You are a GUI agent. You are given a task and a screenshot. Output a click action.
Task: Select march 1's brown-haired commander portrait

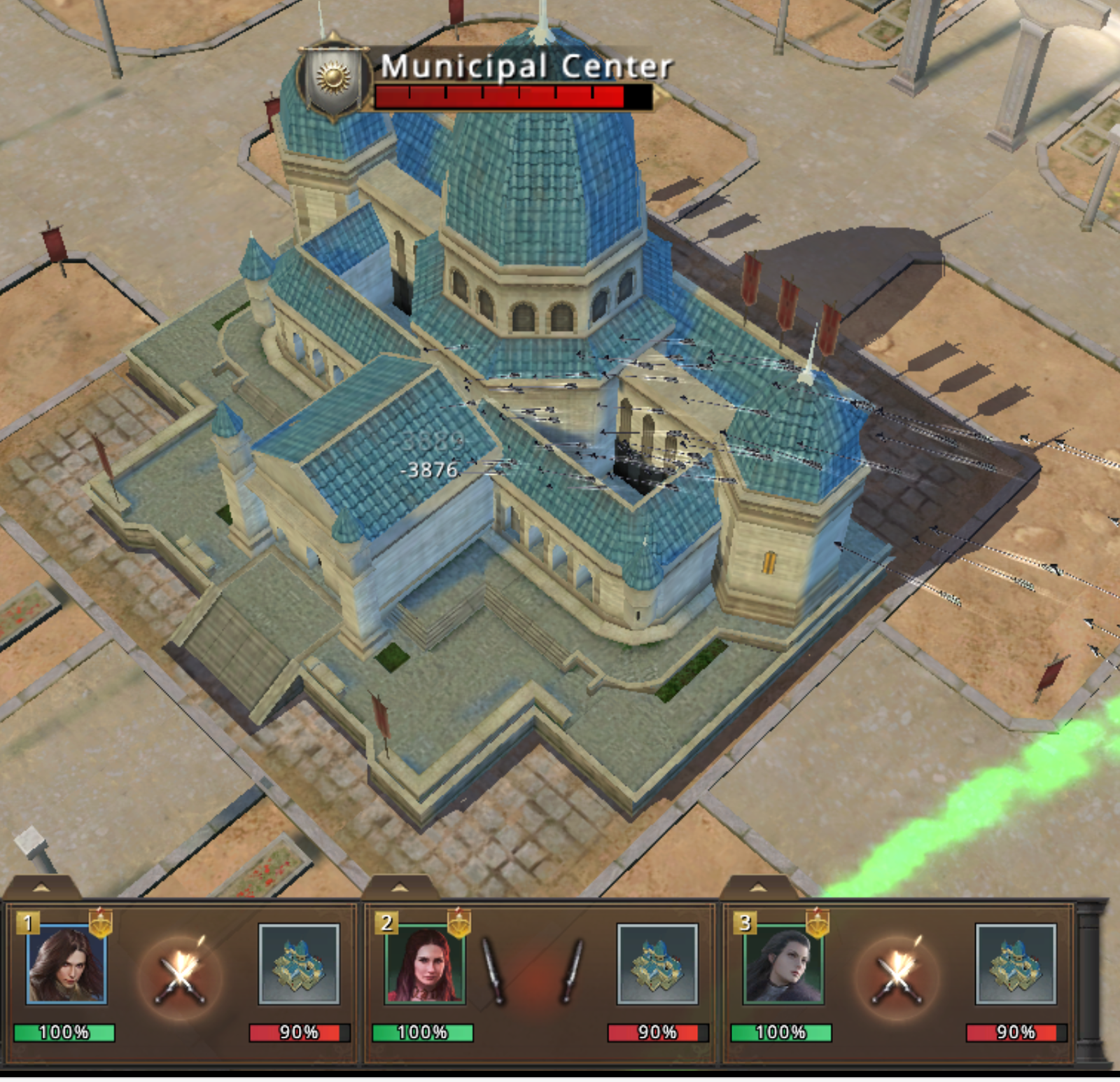click(x=66, y=965)
